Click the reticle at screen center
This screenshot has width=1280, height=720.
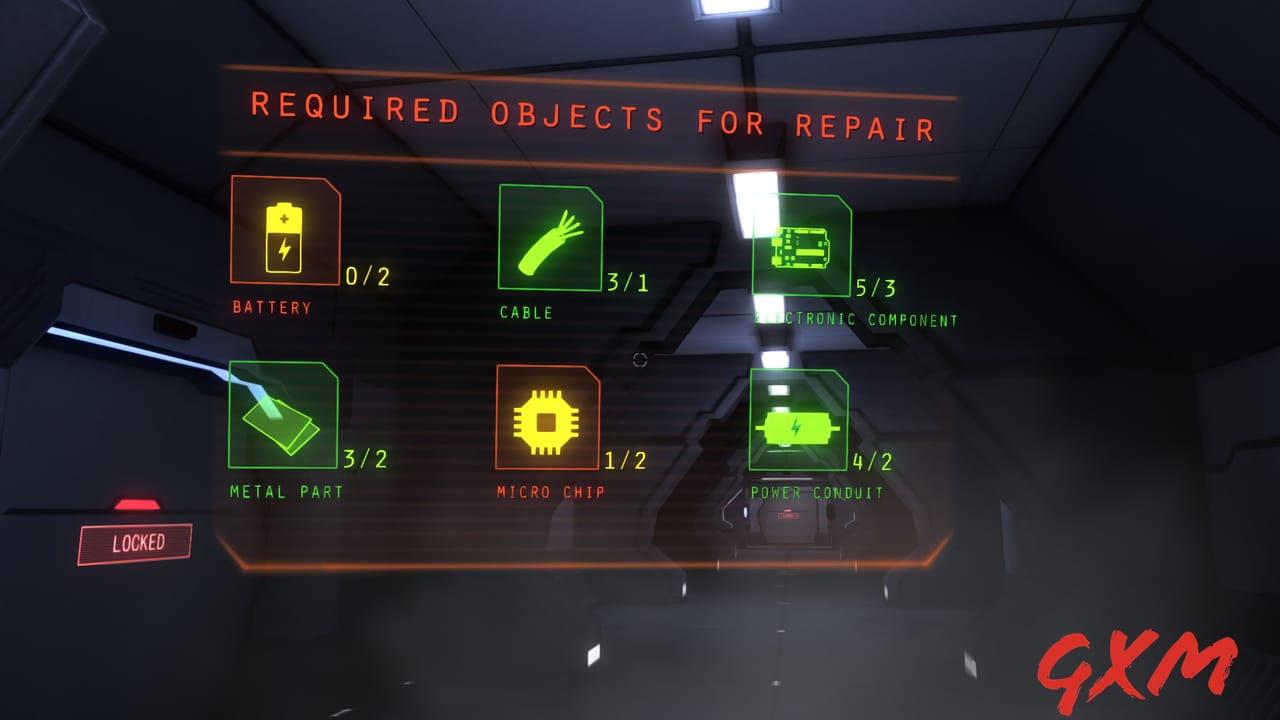pos(640,360)
